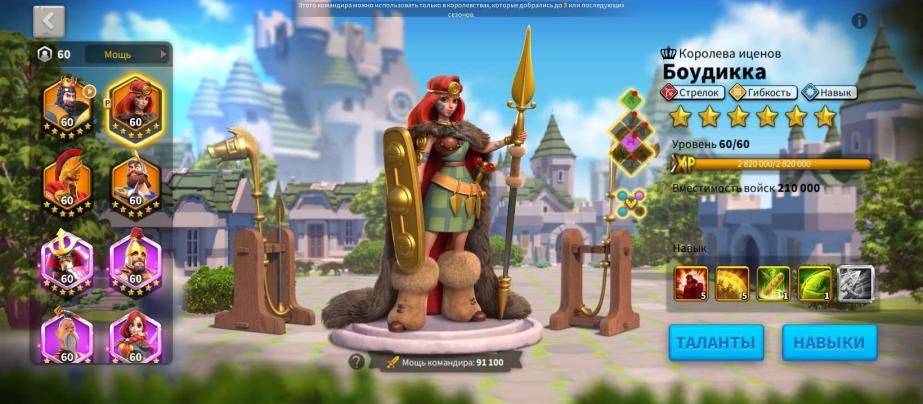
Task: Open the Таланты (talents) screen
Action: (x=715, y=342)
